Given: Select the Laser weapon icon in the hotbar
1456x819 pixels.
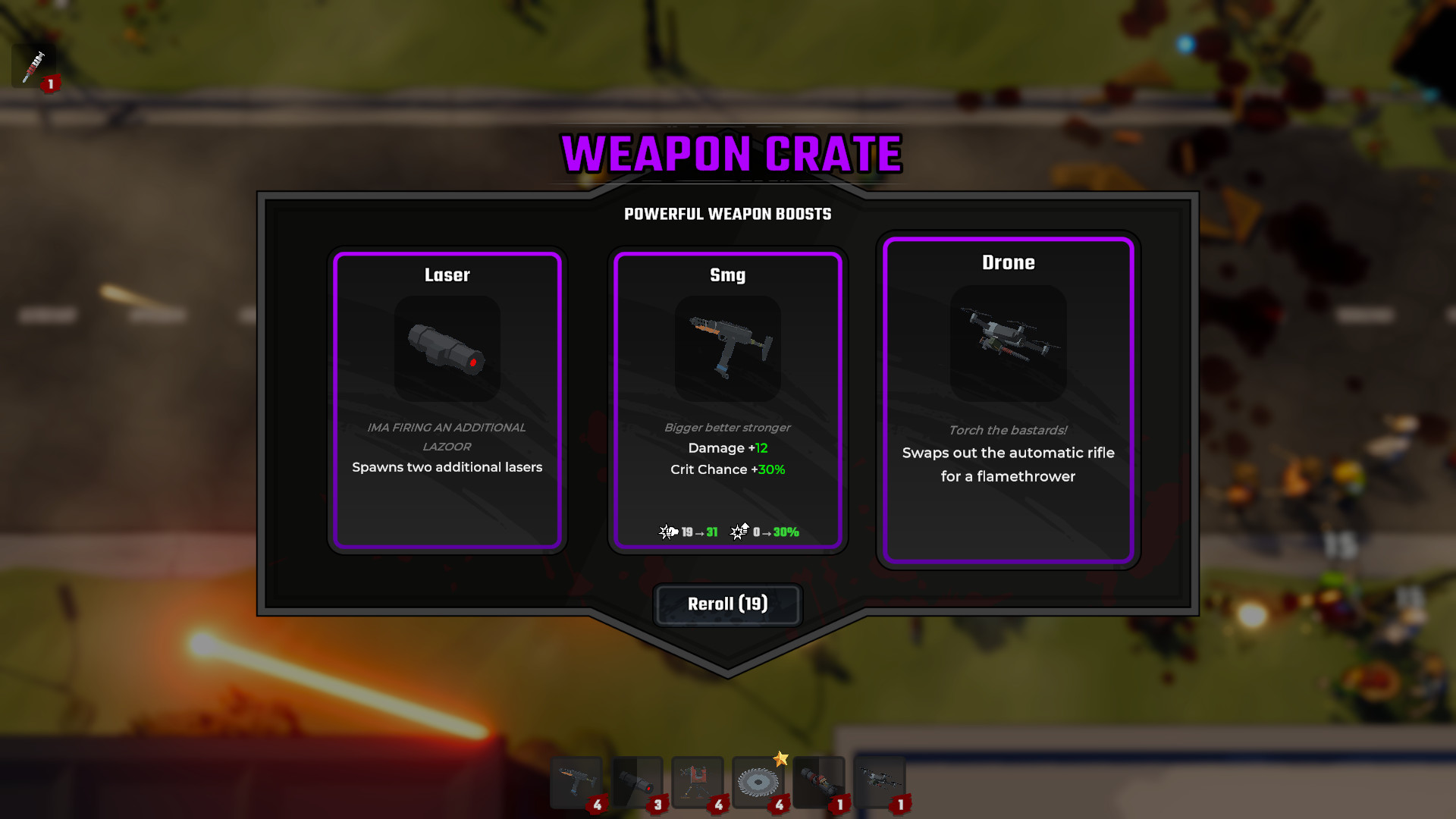Looking at the screenshot, I should tap(637, 781).
